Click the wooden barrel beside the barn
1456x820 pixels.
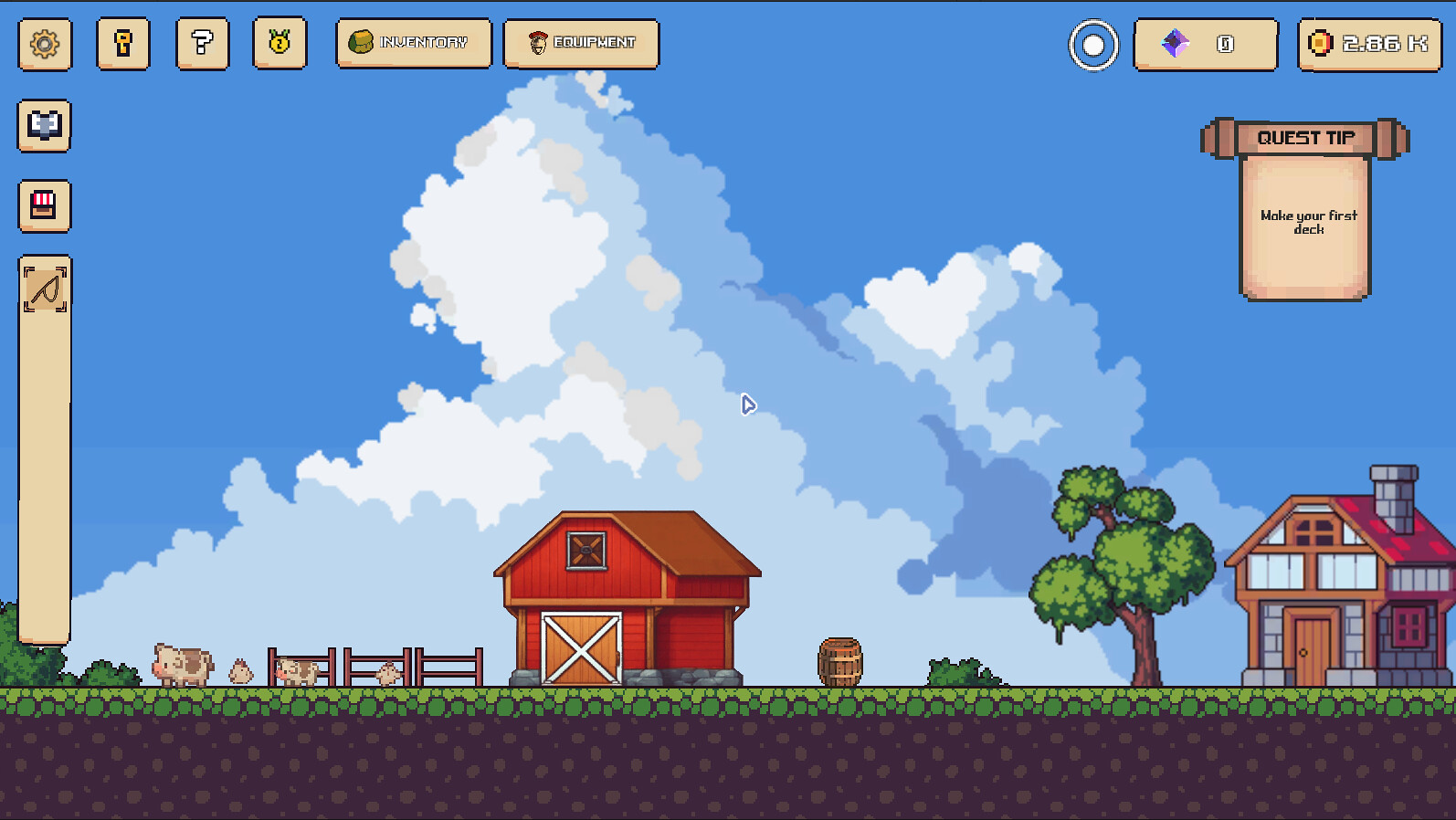[x=840, y=662]
